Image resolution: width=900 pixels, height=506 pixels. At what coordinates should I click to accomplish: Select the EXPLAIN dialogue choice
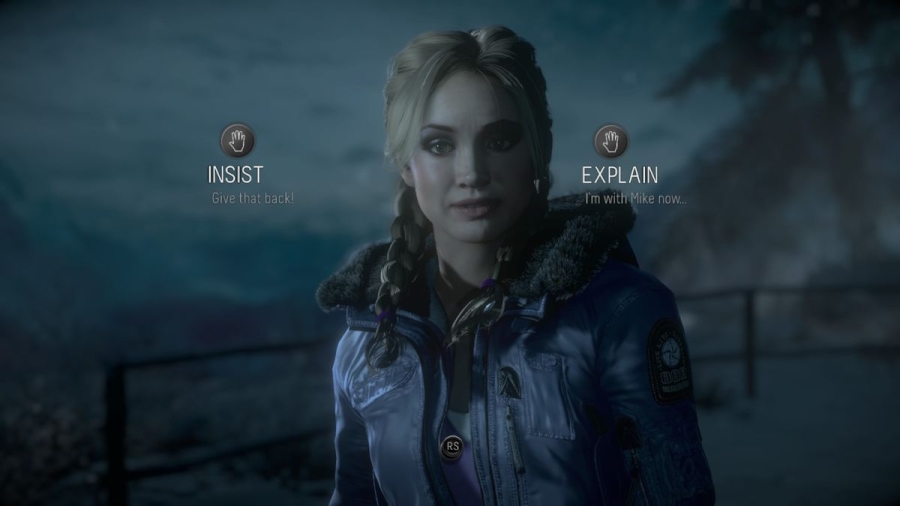click(x=620, y=173)
